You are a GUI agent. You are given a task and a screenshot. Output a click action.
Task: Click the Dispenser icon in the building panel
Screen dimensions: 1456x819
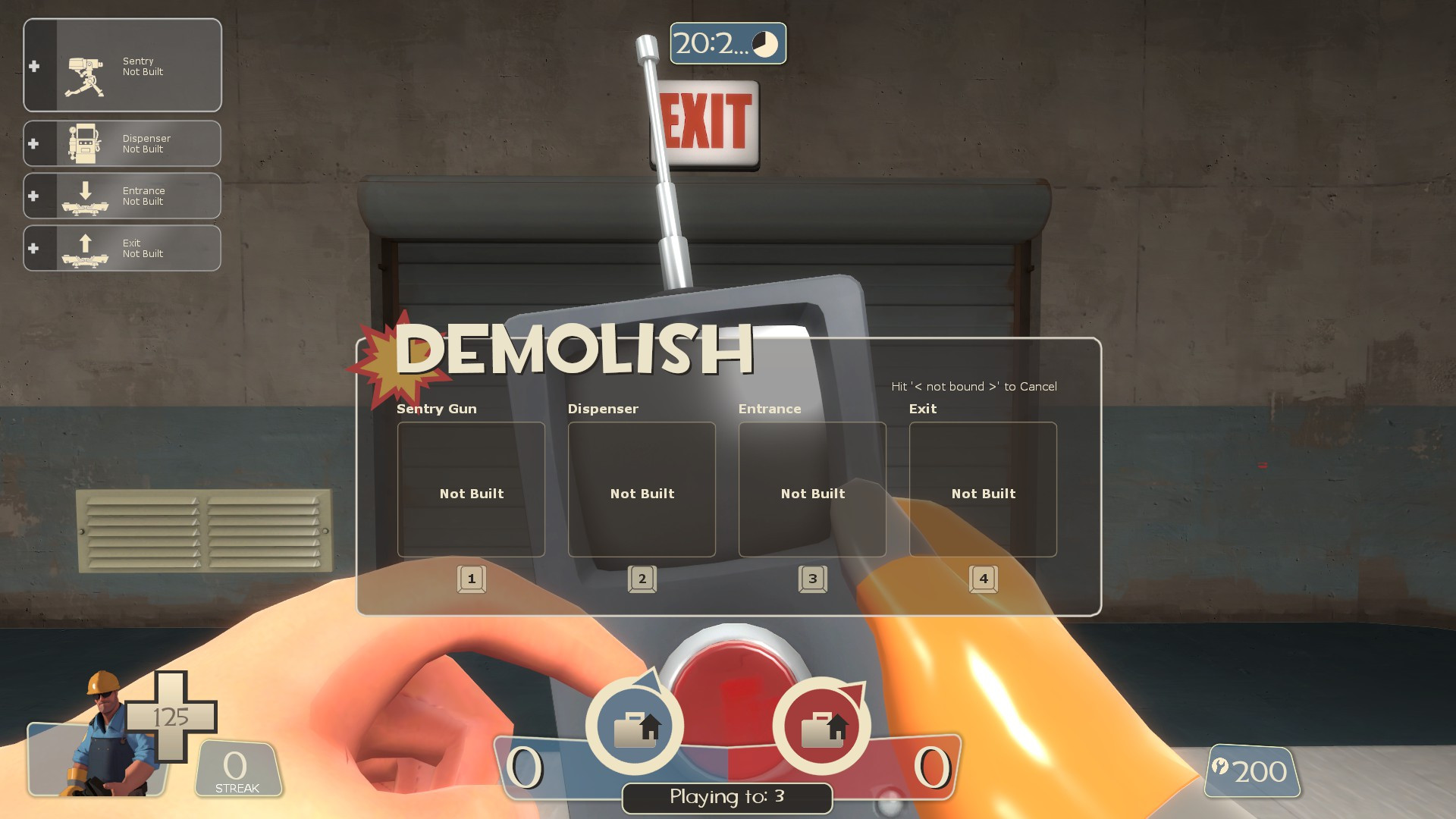[83, 143]
